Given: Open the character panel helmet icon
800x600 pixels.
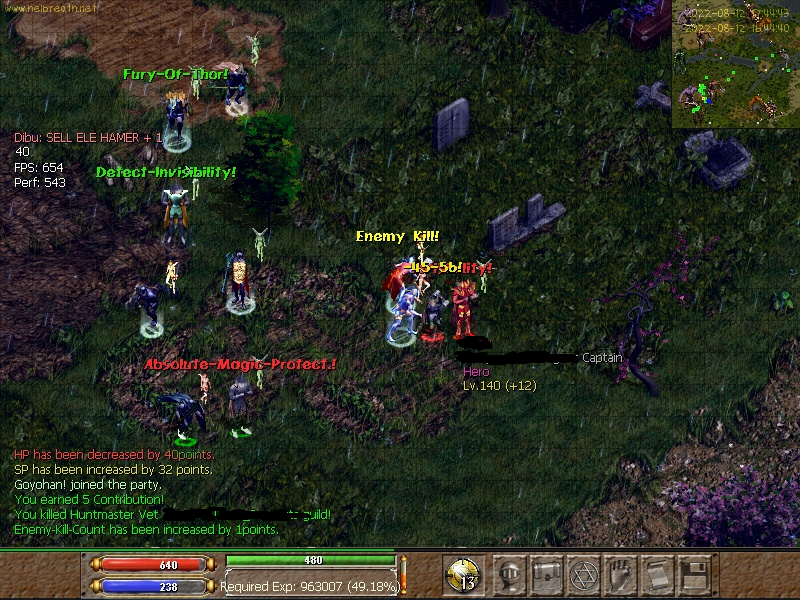Looking at the screenshot, I should click(x=510, y=574).
